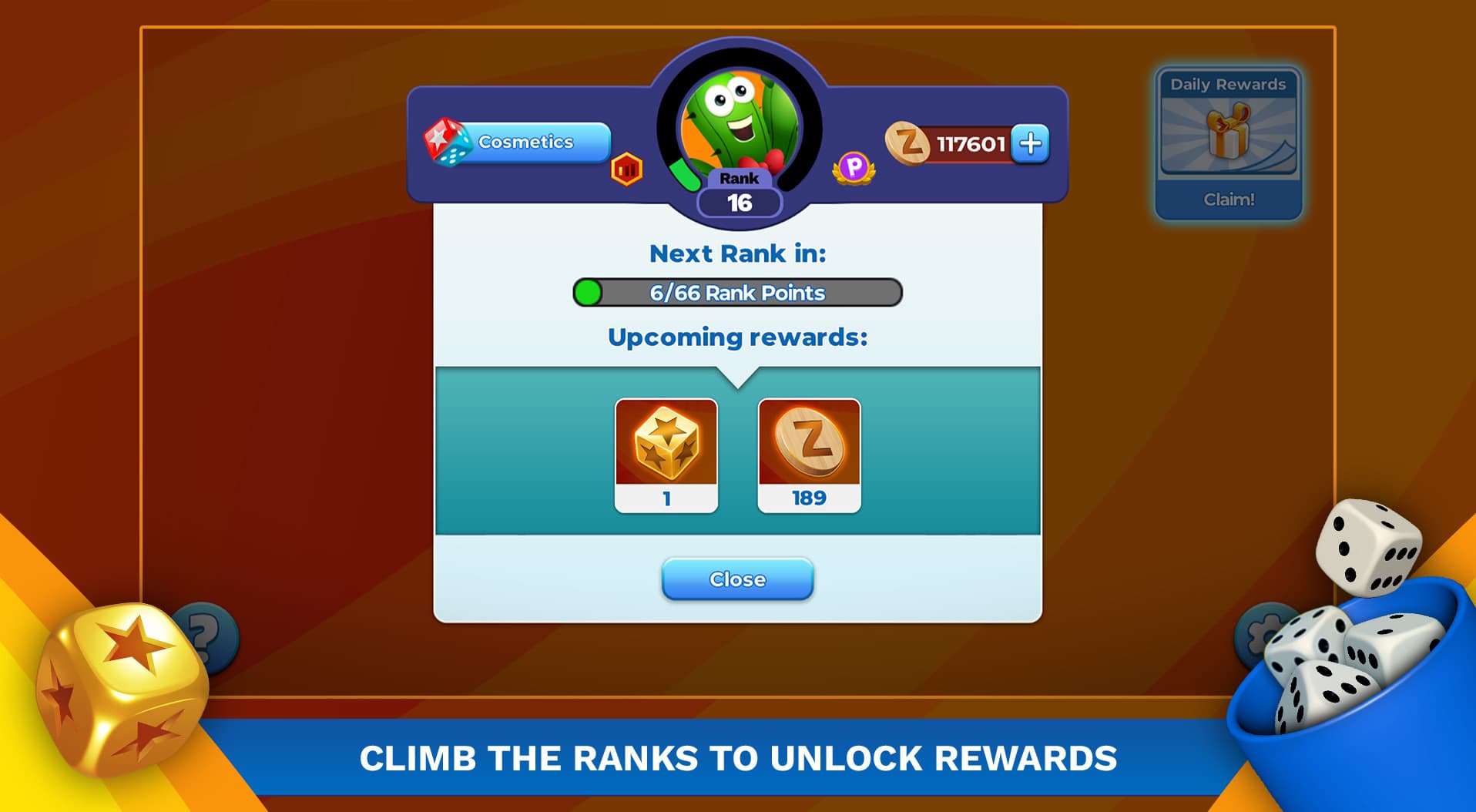The width and height of the screenshot is (1476, 812).
Task: Close the rank rewards dialog
Action: [x=737, y=579]
